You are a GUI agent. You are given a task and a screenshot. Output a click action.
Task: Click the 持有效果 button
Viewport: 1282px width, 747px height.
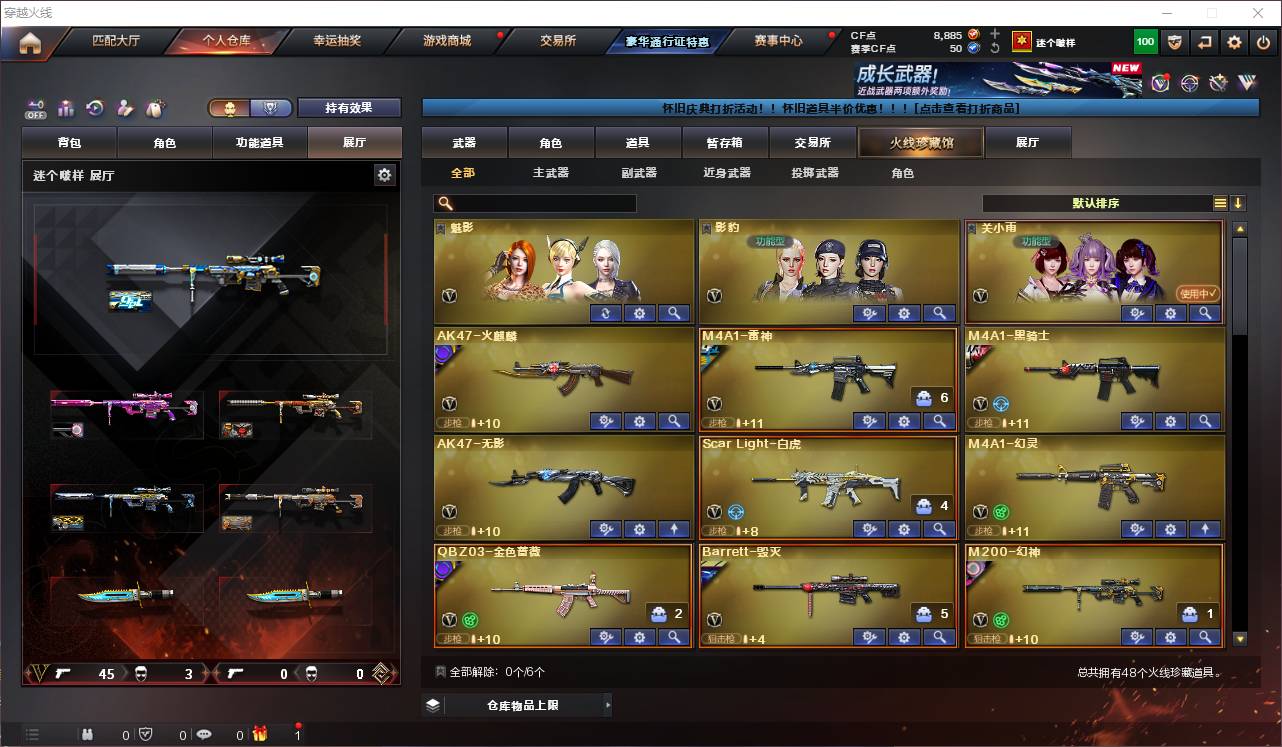(349, 107)
